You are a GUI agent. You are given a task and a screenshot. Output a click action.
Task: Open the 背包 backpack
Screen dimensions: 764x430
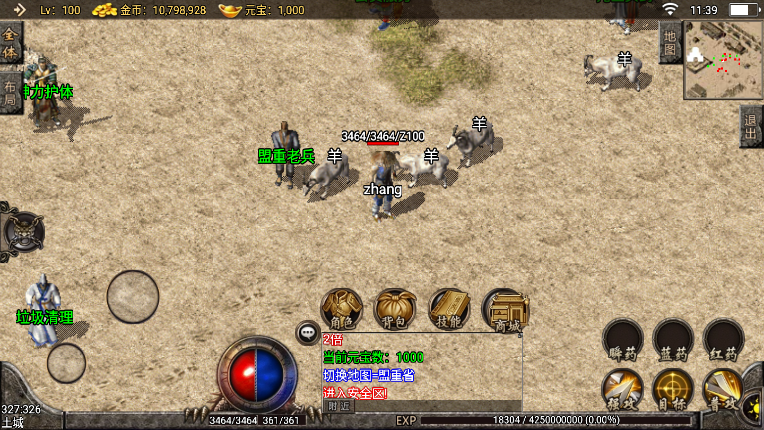pos(396,310)
